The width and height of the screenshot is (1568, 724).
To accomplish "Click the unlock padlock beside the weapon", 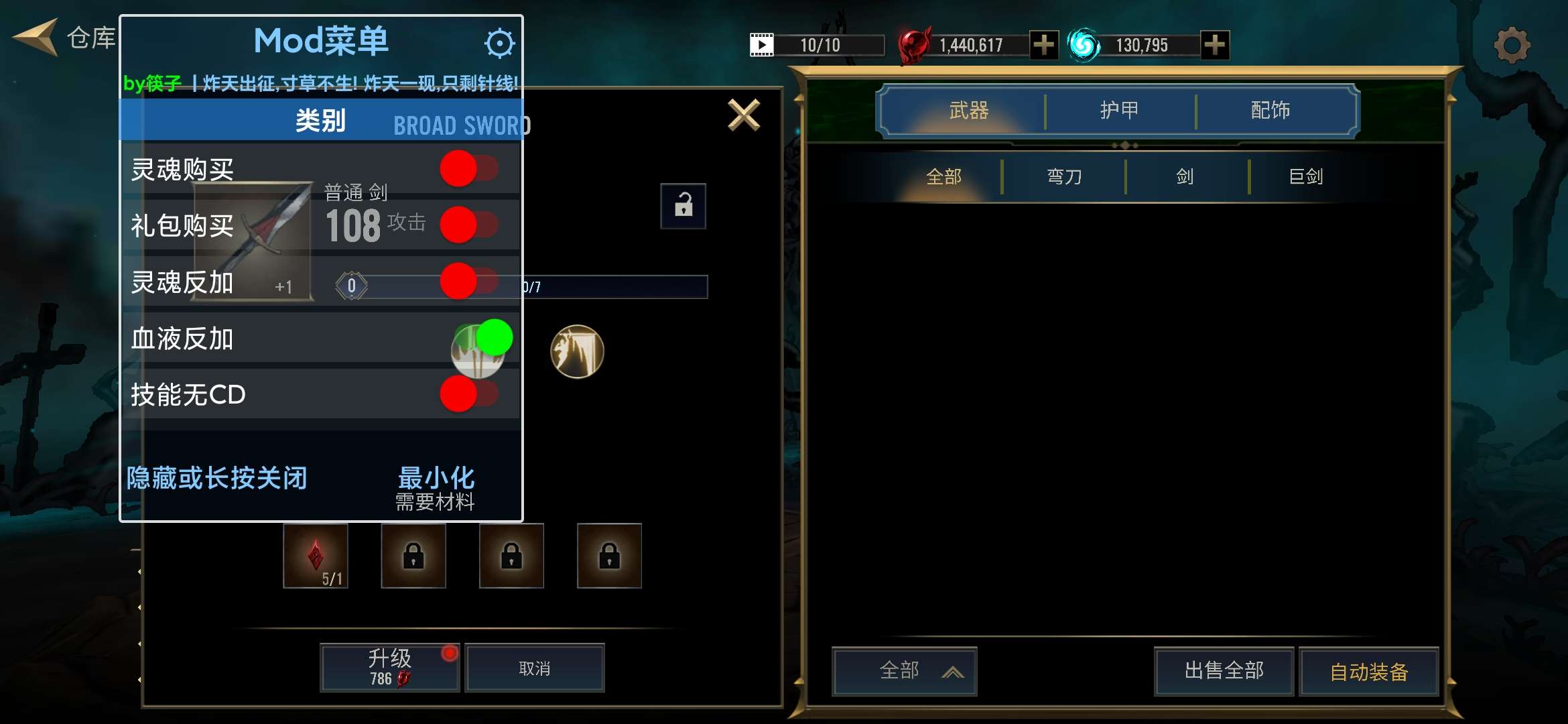I will [683, 207].
